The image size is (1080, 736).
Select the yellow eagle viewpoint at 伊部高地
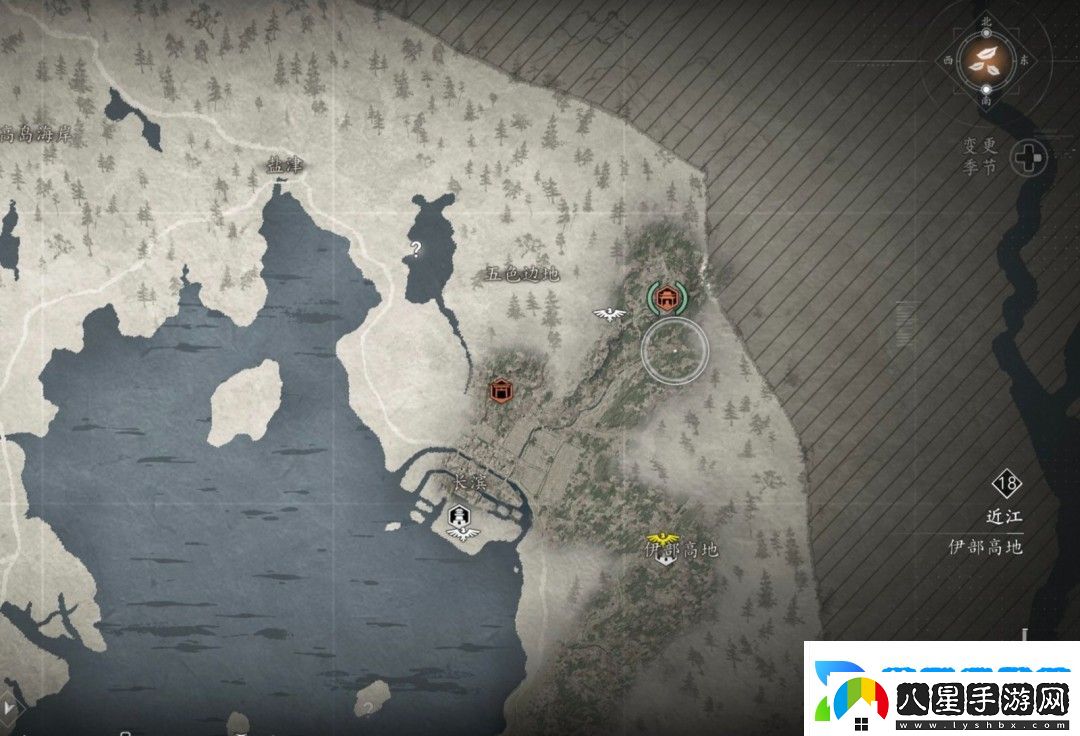click(x=661, y=541)
